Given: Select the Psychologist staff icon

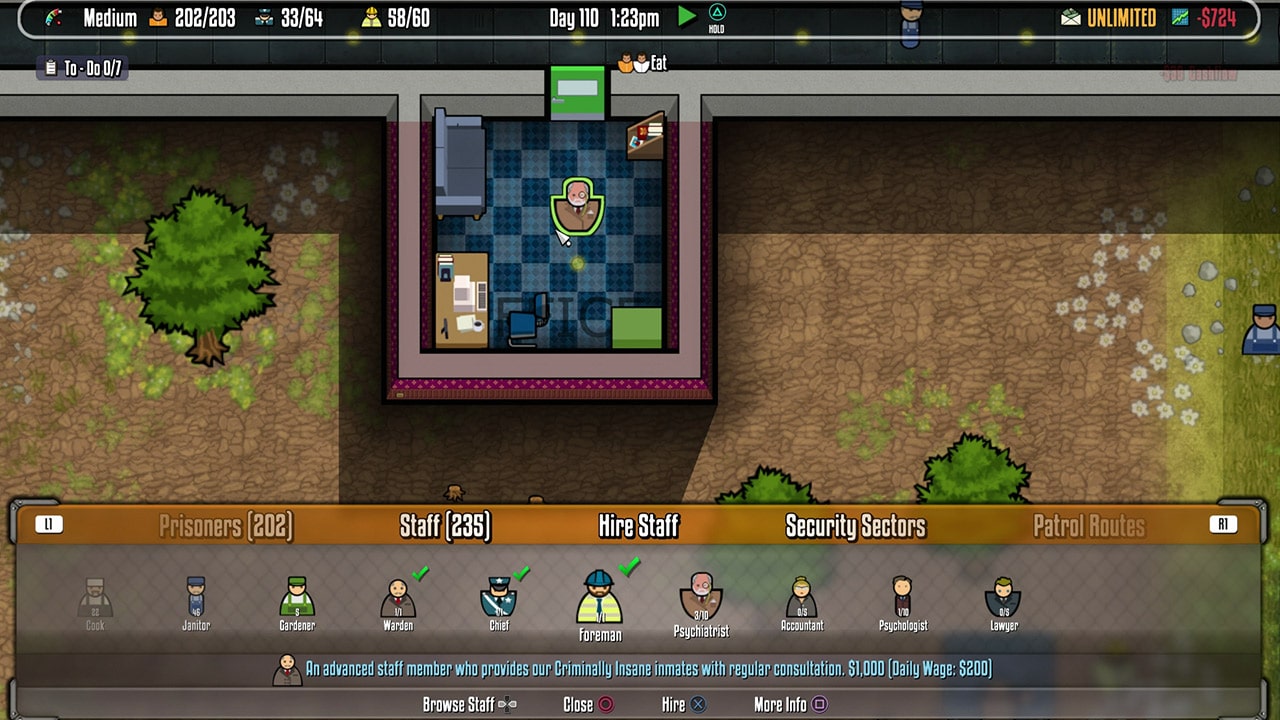Looking at the screenshot, I should [902, 598].
